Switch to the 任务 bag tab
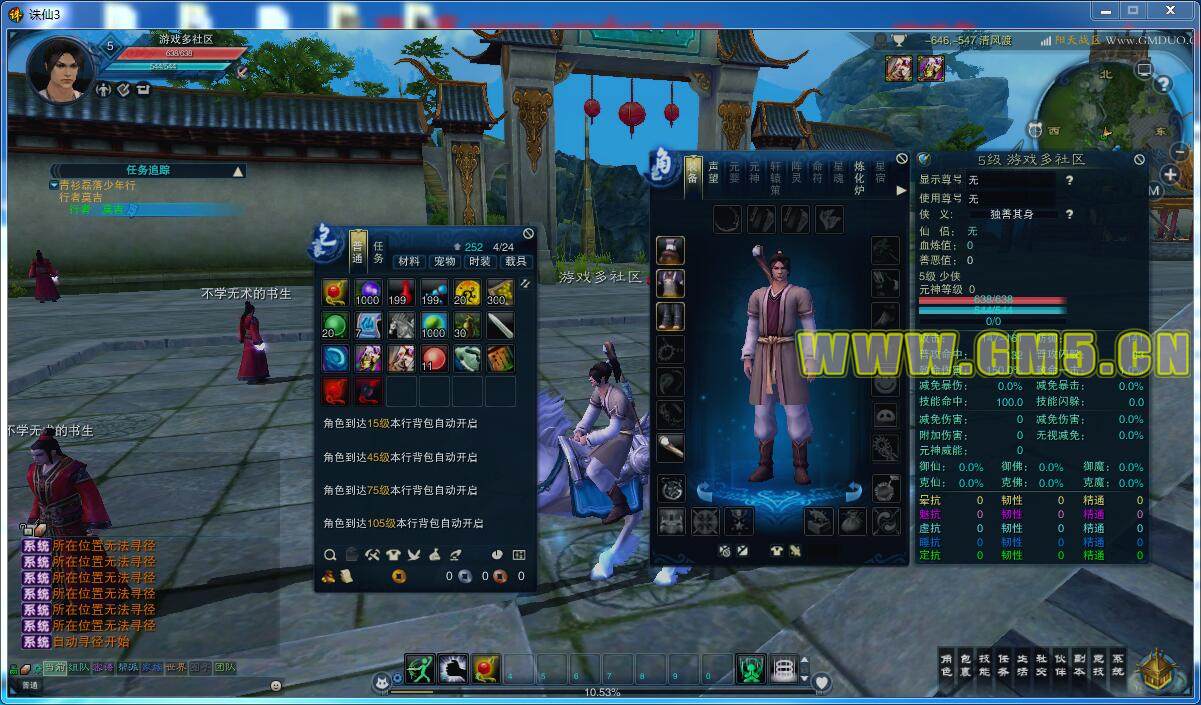Viewport: 1201px width, 705px height. (379, 252)
